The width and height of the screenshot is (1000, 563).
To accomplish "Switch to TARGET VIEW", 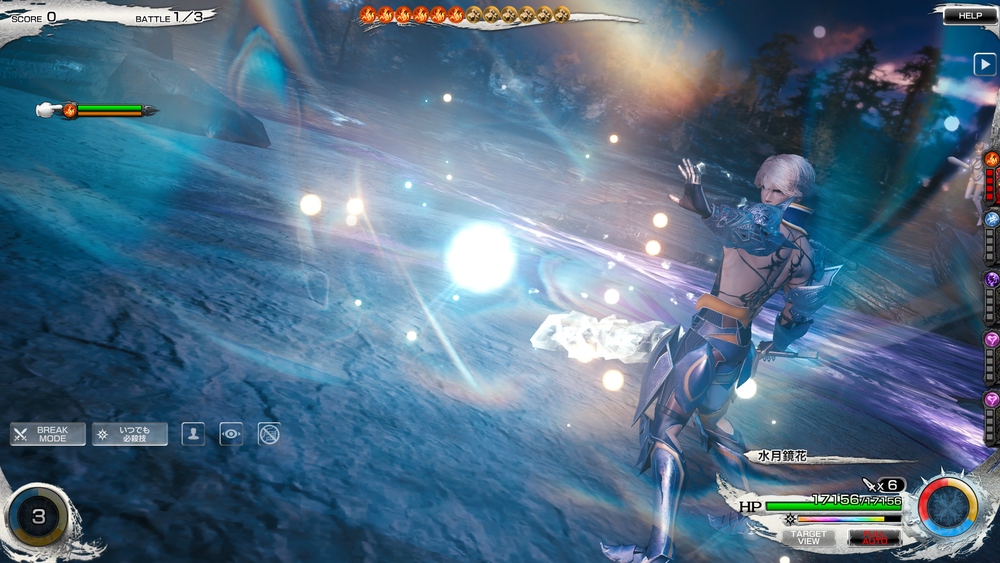I will tap(808, 537).
